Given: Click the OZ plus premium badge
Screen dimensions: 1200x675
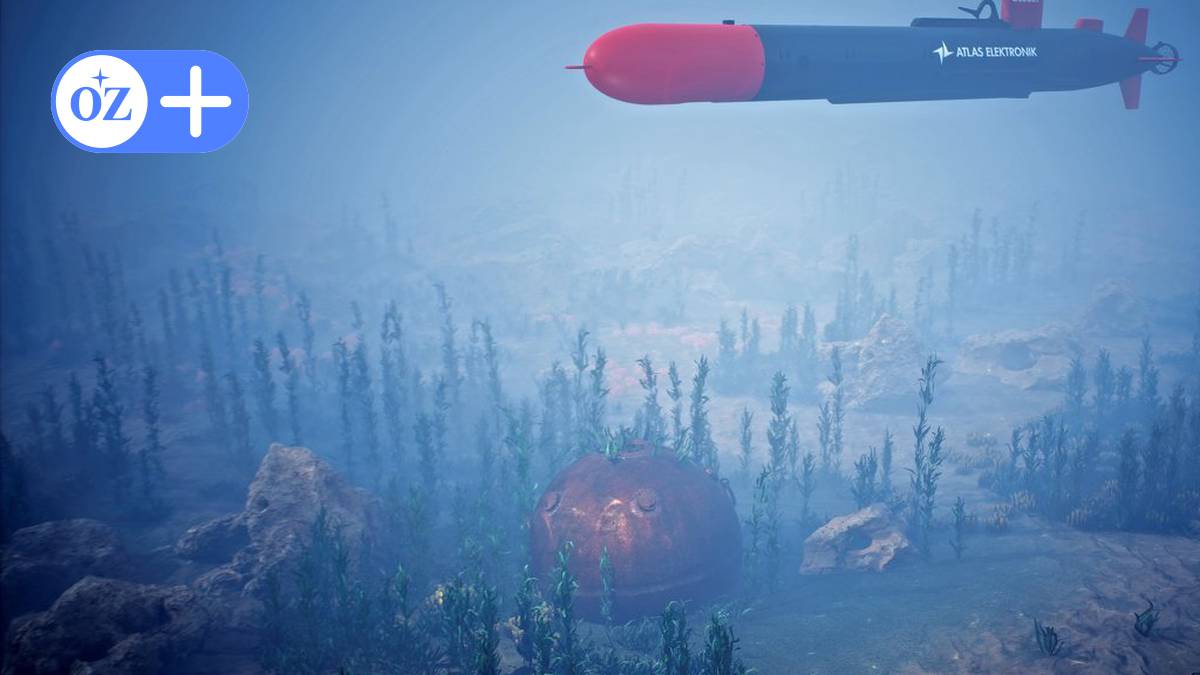Looking at the screenshot, I should [x=150, y=101].
